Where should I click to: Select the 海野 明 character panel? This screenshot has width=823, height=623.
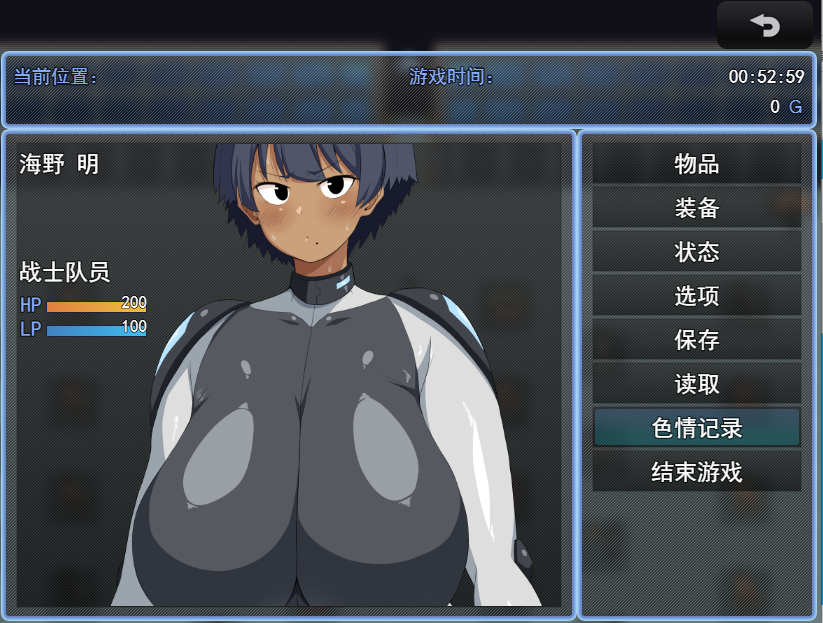coord(289,374)
